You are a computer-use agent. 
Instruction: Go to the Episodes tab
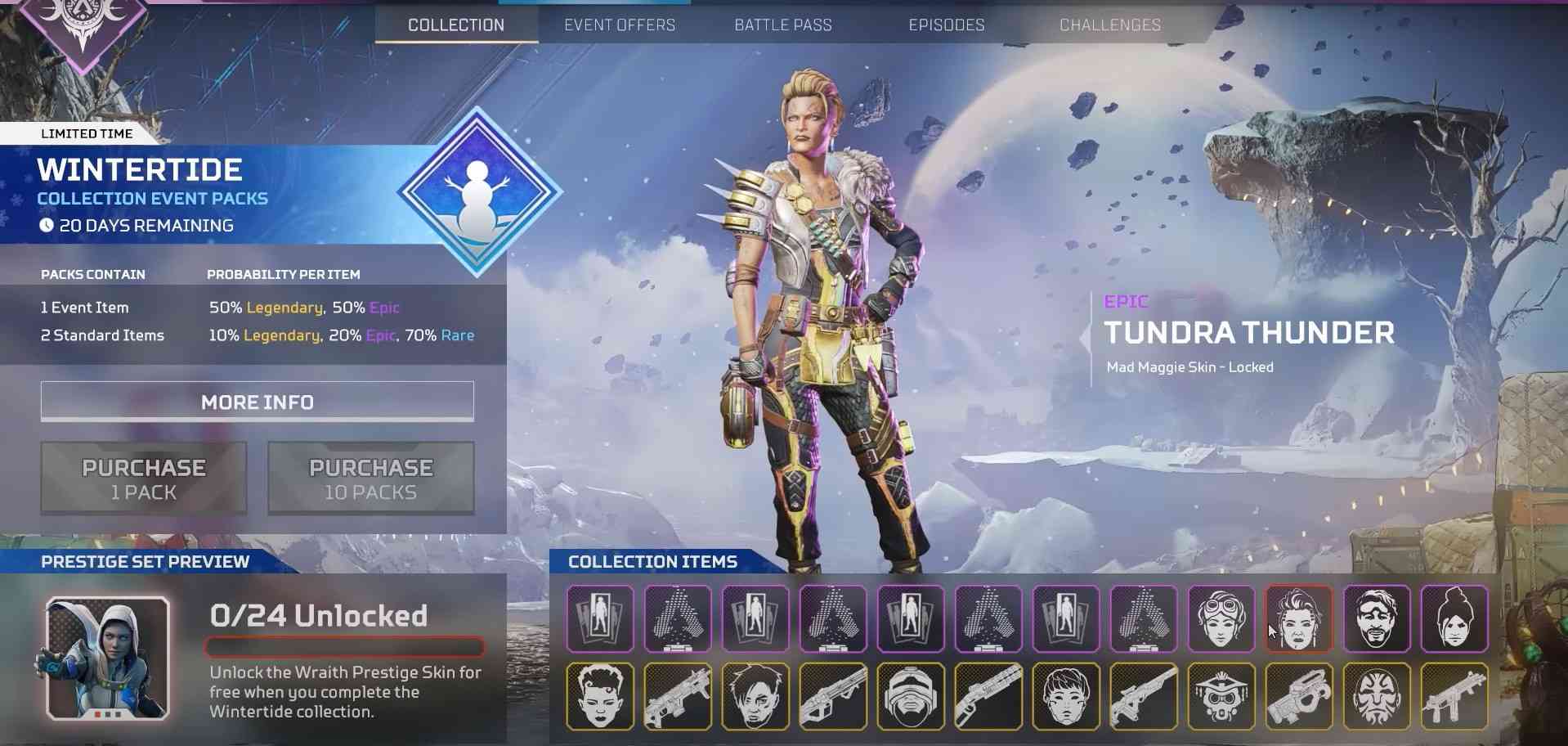coord(947,25)
